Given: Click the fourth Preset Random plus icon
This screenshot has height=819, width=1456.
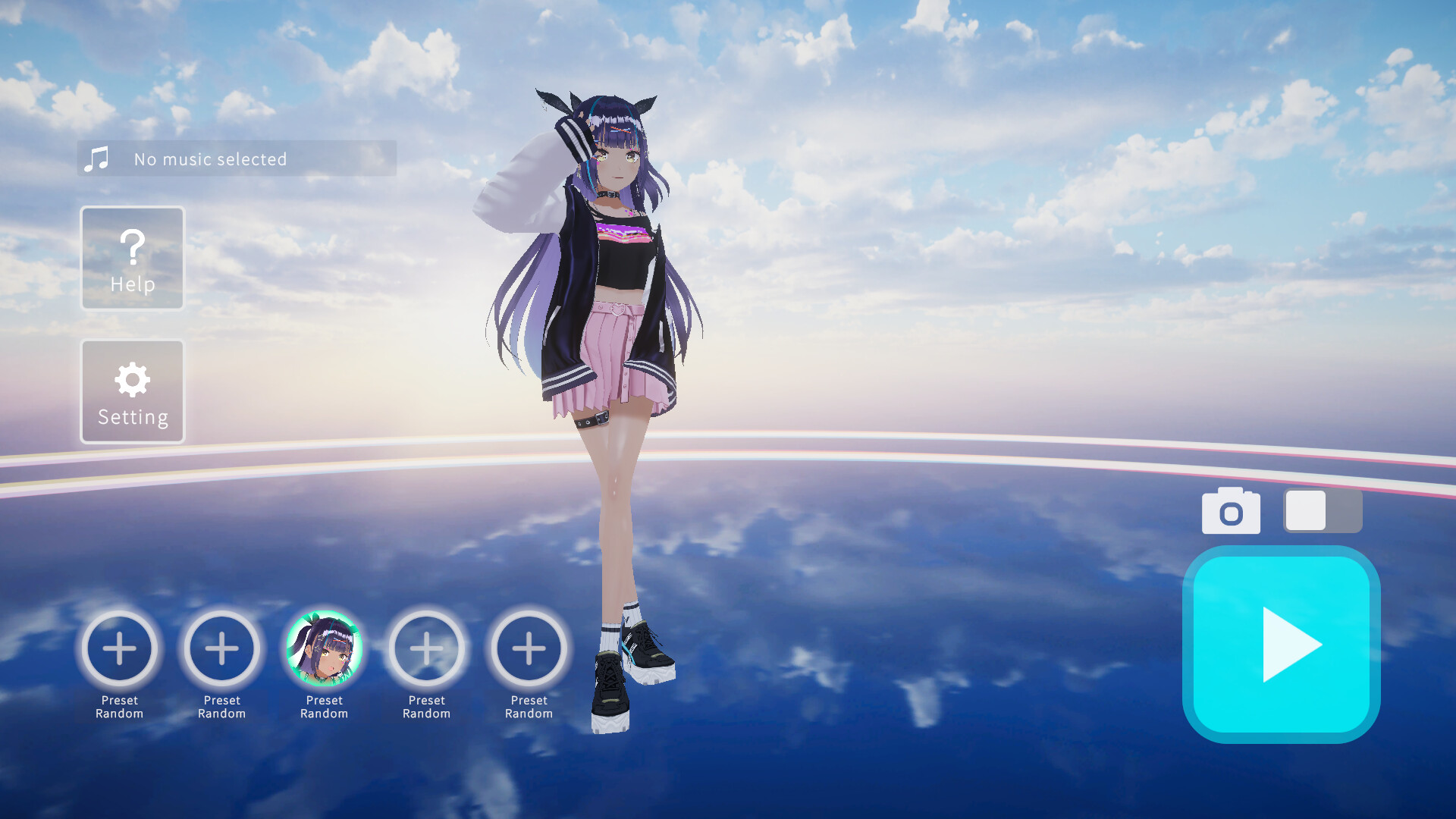Looking at the screenshot, I should pyautogui.click(x=426, y=649).
